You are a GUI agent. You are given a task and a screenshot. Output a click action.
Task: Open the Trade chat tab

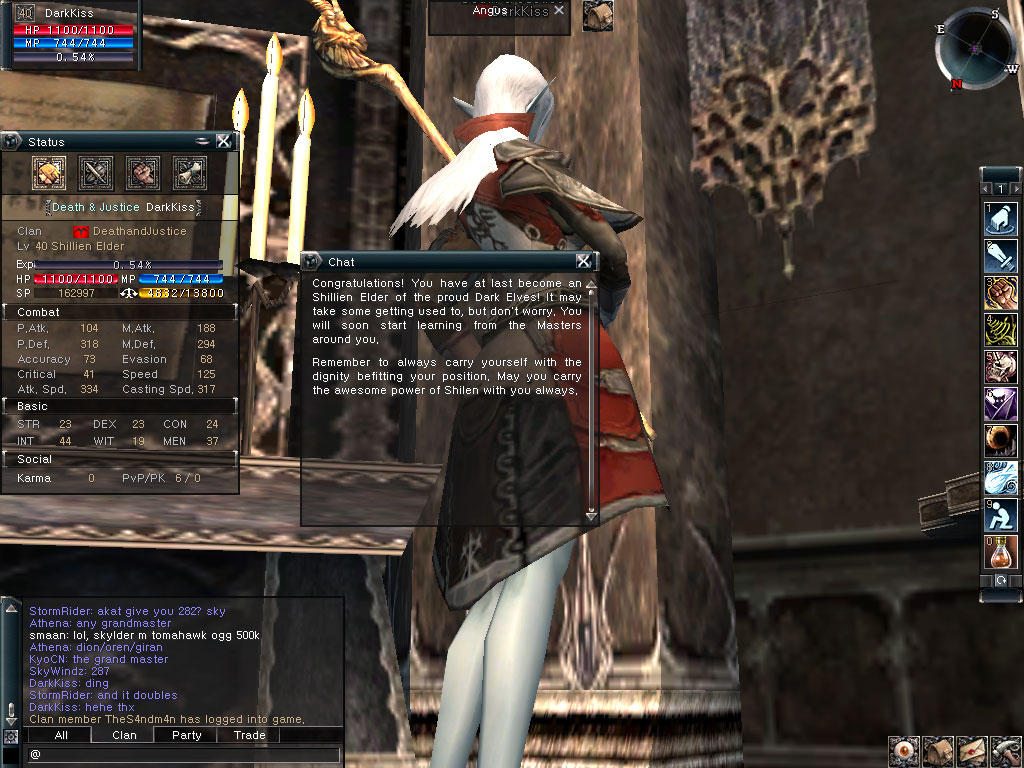pos(249,735)
